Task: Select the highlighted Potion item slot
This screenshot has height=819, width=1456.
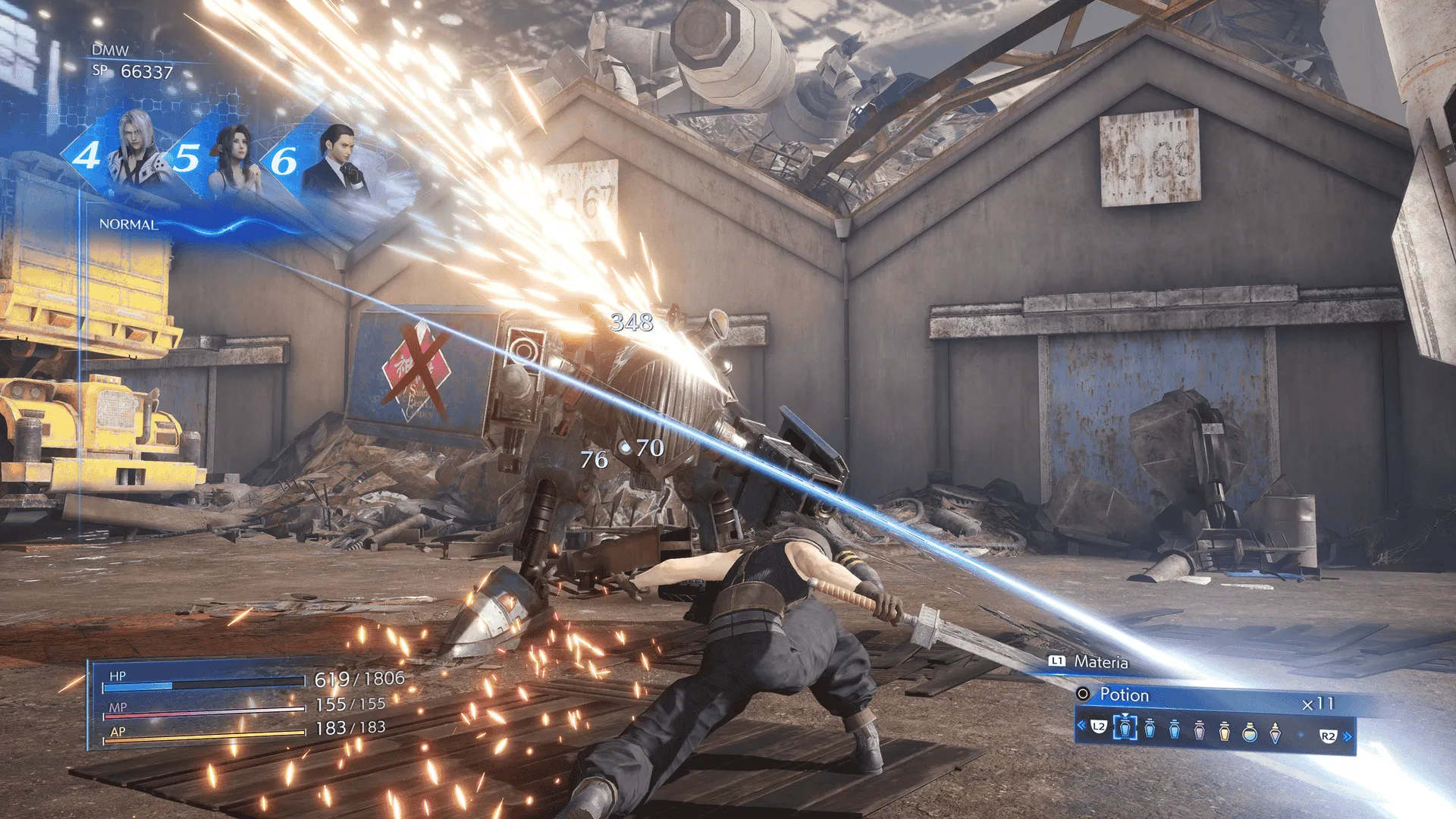Action: coord(1125,730)
